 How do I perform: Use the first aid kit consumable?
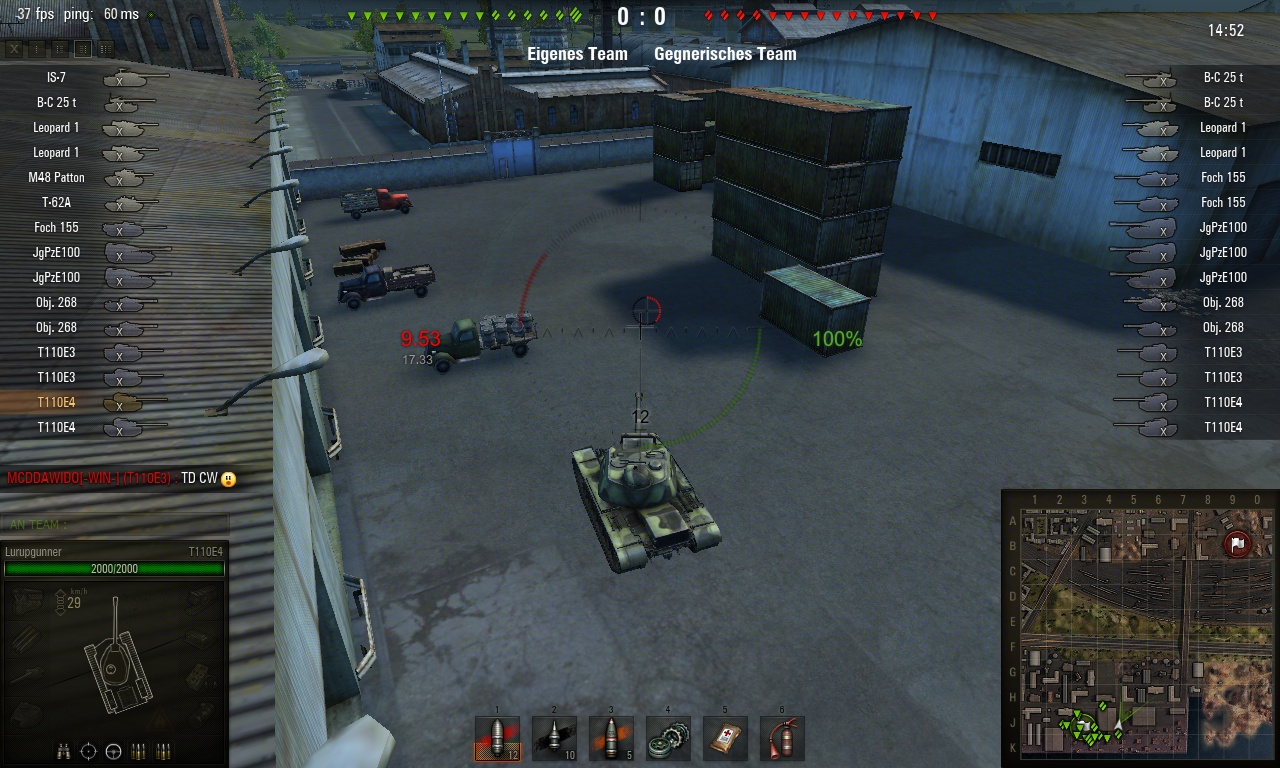coord(725,738)
